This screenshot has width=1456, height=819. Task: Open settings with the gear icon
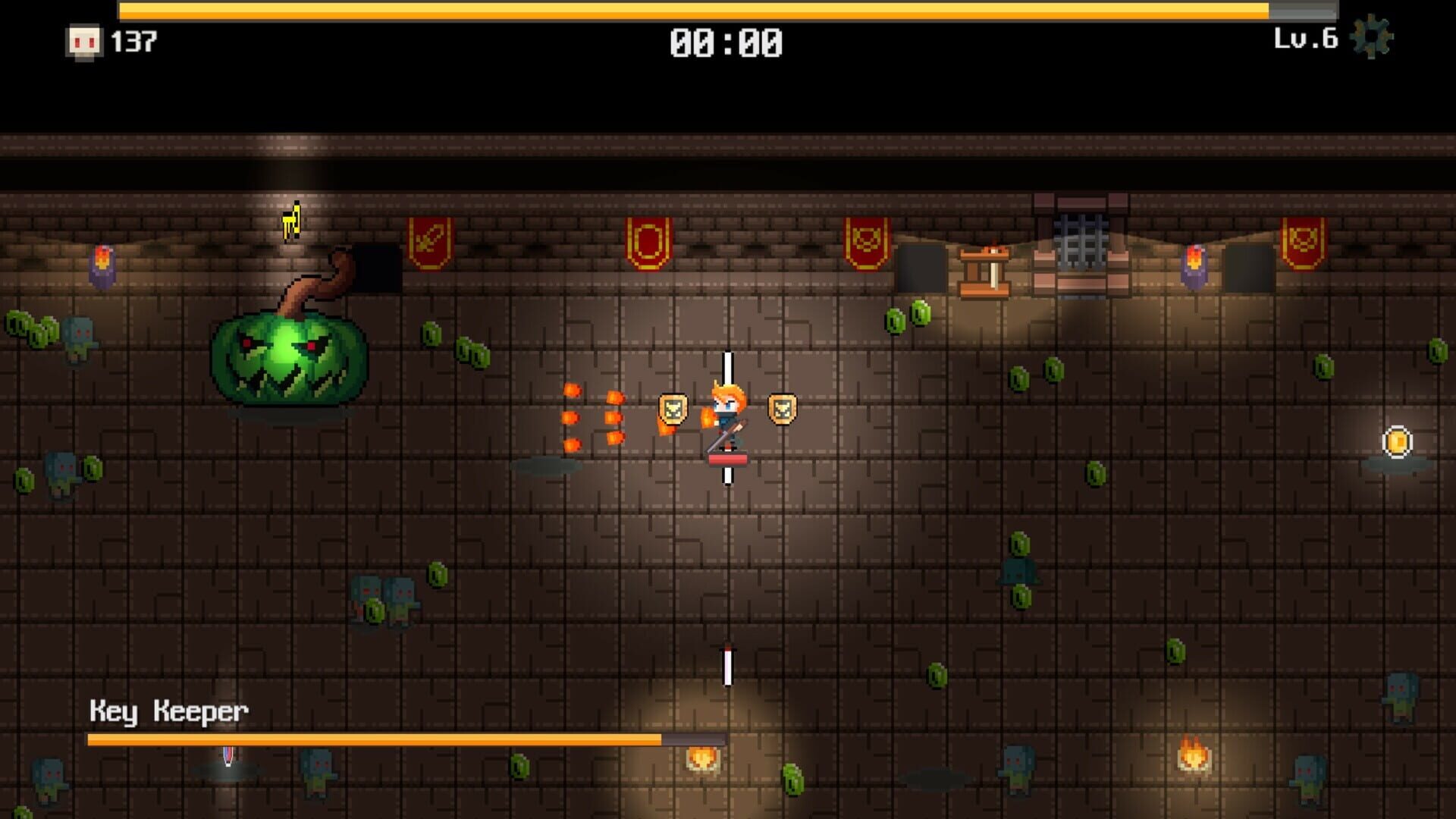tap(1372, 37)
